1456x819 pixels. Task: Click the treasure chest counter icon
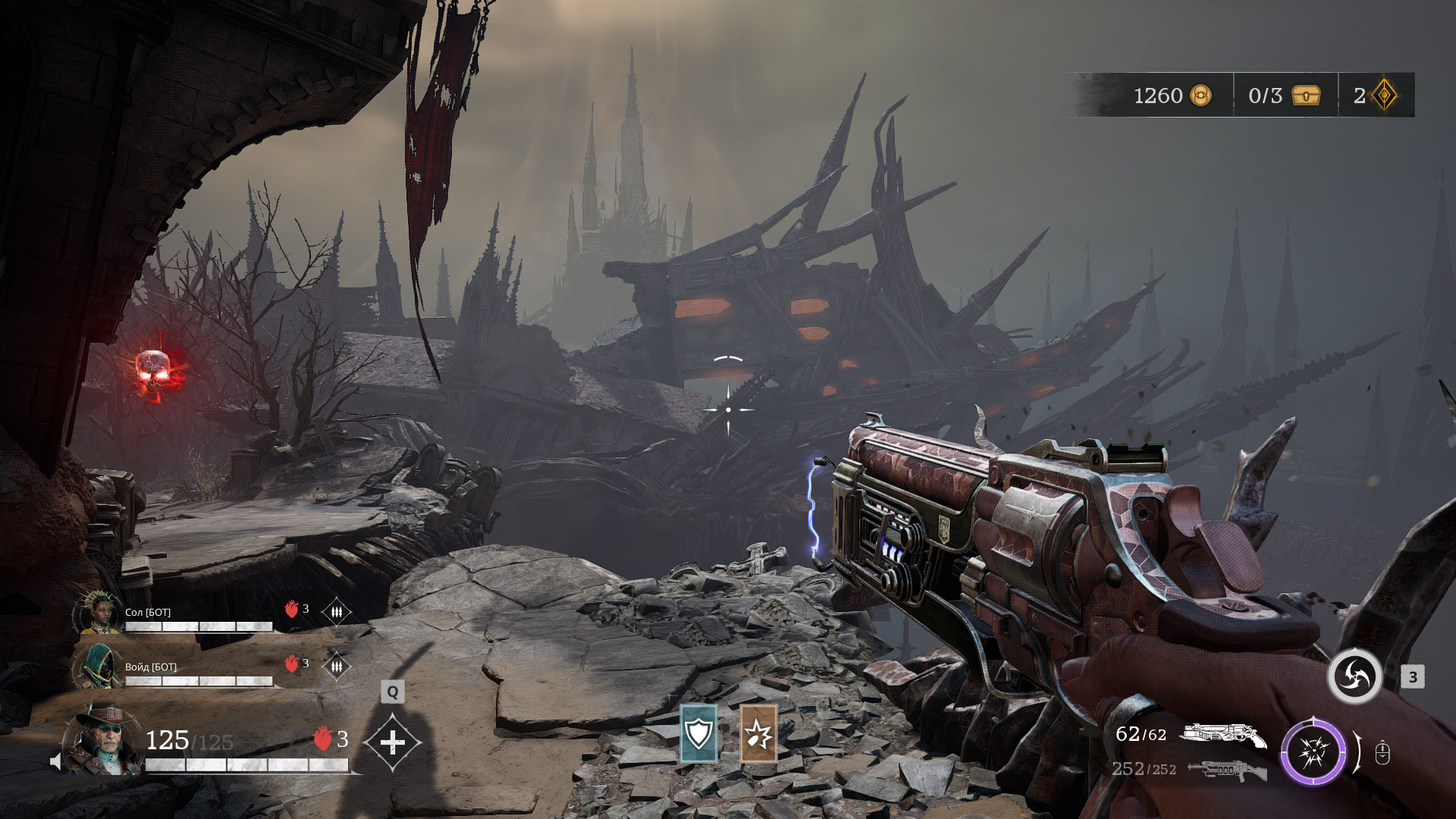coord(1306,96)
